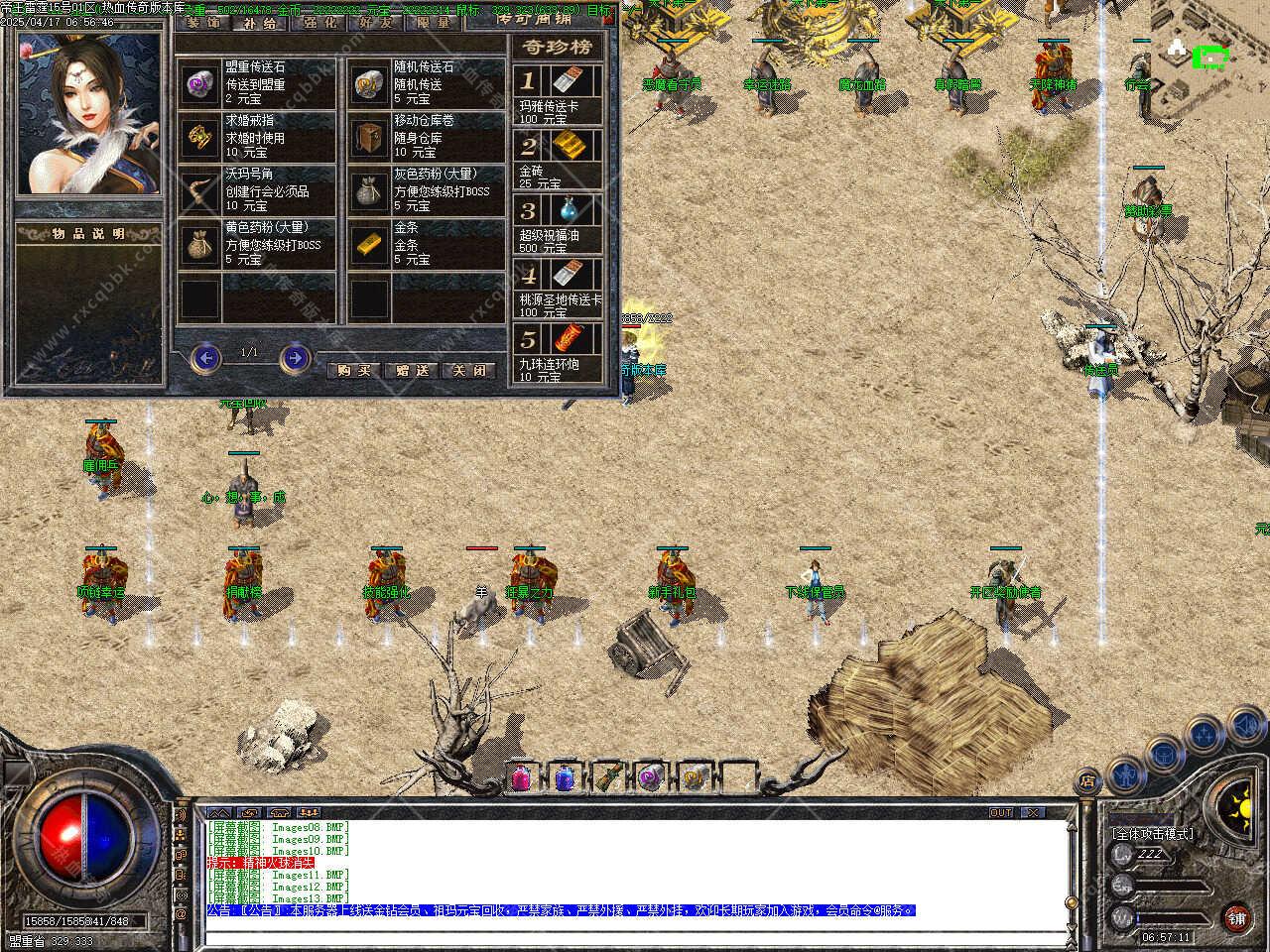Choose the 随机传送石 item
The height and width of the screenshot is (952, 1270).
[x=427, y=82]
